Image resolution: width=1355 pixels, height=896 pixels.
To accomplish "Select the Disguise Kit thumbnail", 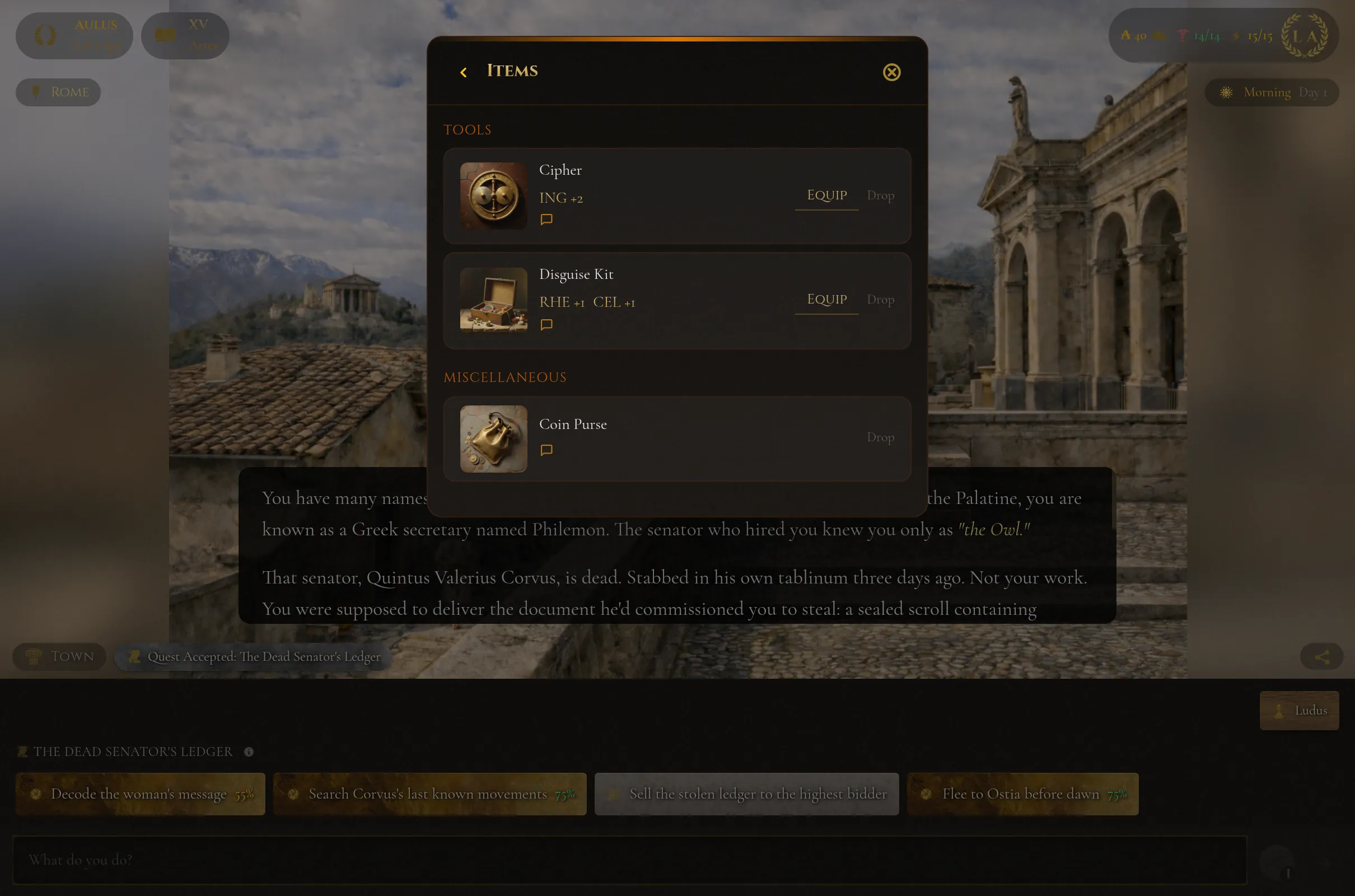I will pos(493,300).
